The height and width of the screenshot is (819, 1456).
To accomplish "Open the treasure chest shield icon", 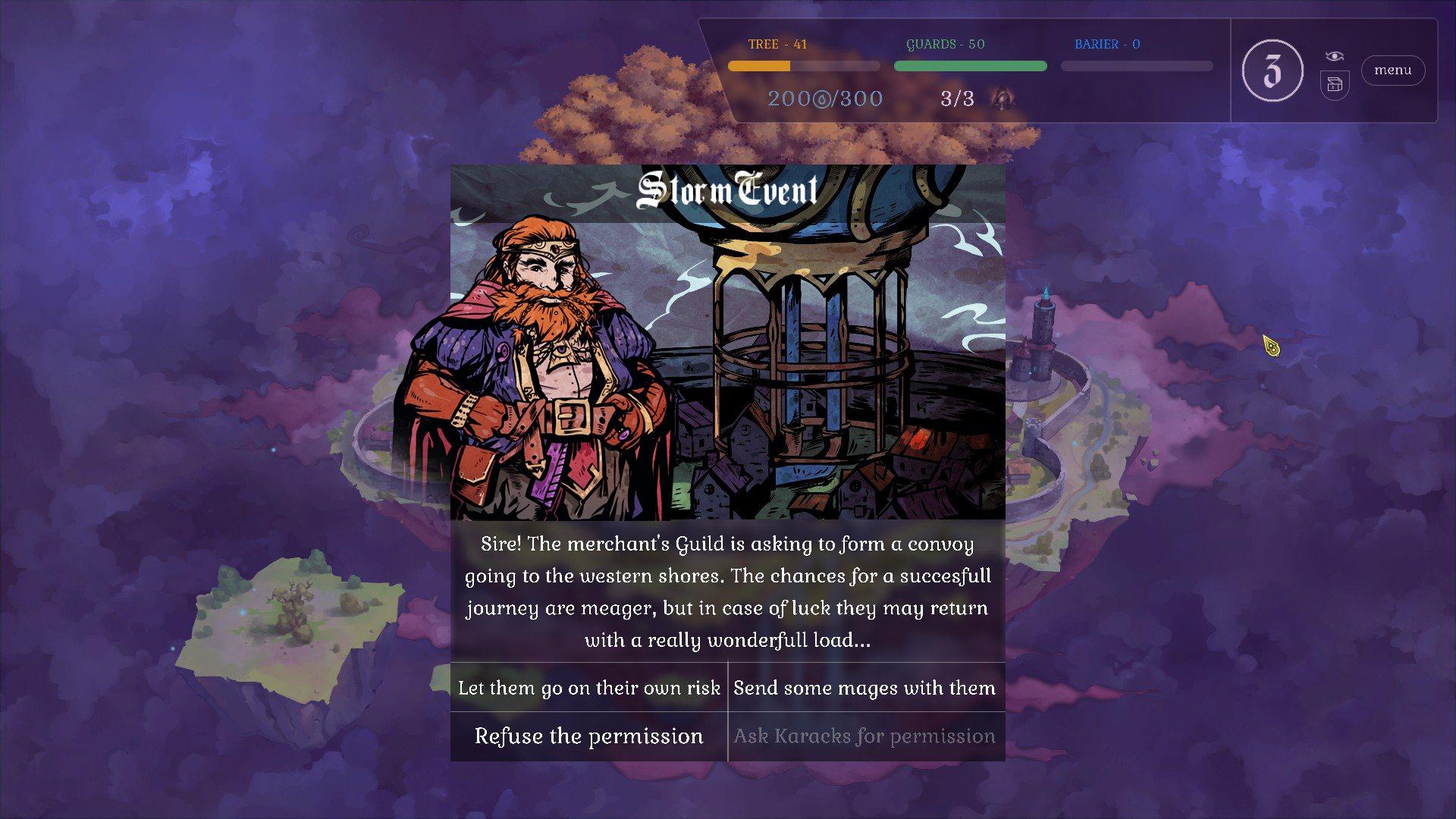I will [1334, 85].
